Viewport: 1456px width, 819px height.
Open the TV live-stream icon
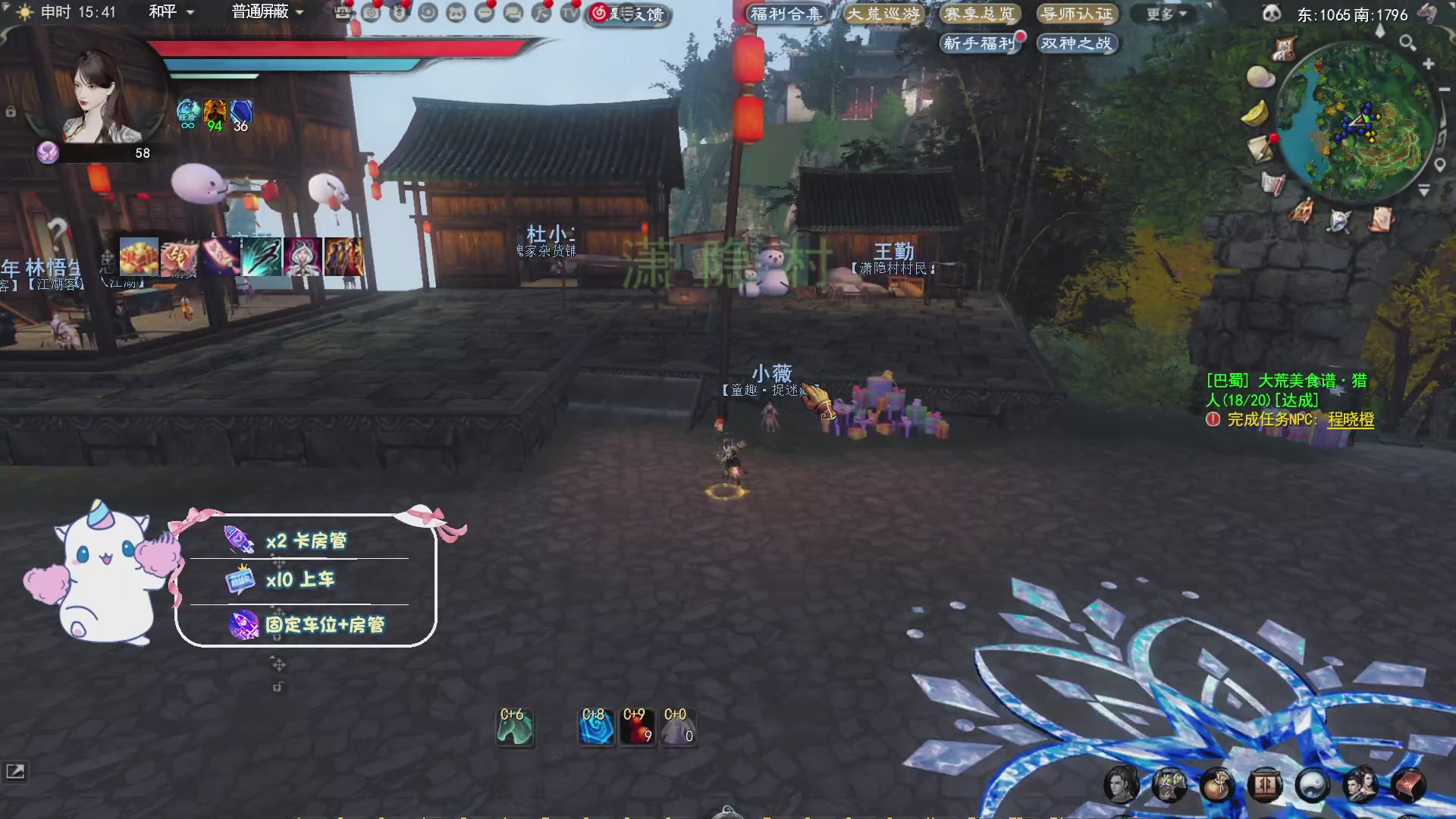coord(570,13)
